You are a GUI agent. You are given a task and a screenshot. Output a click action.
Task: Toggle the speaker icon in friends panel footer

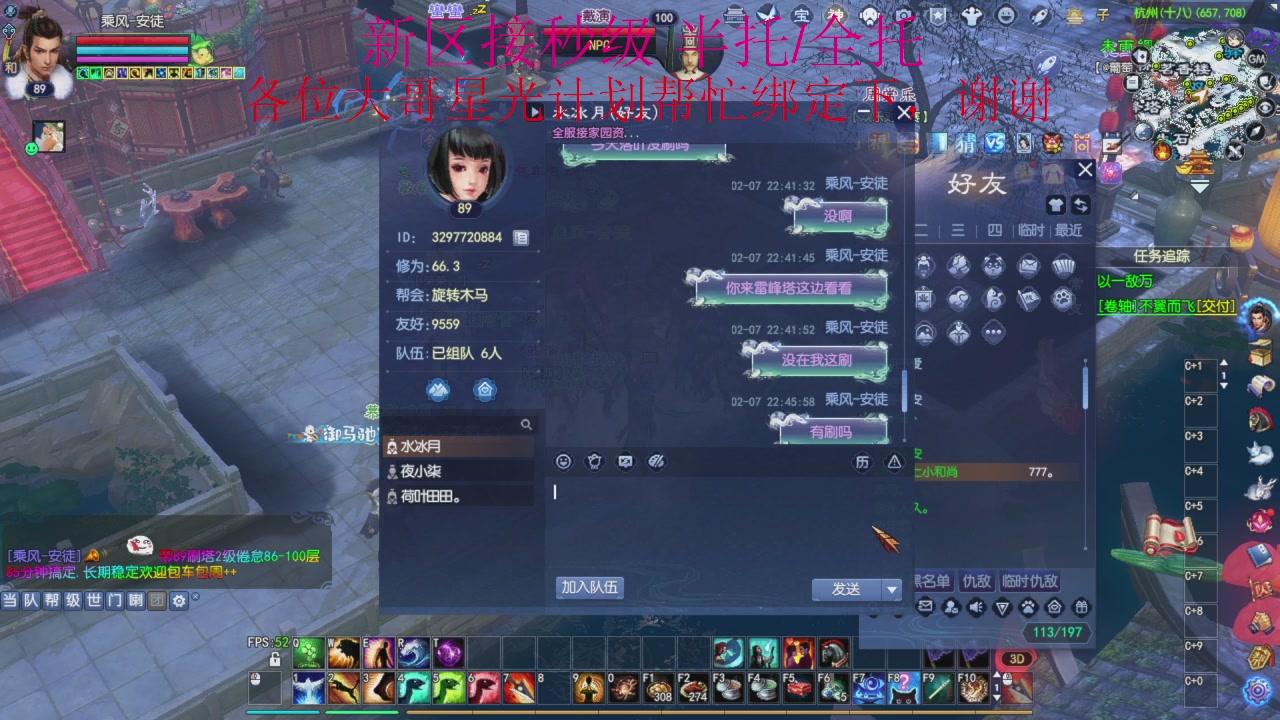point(975,607)
